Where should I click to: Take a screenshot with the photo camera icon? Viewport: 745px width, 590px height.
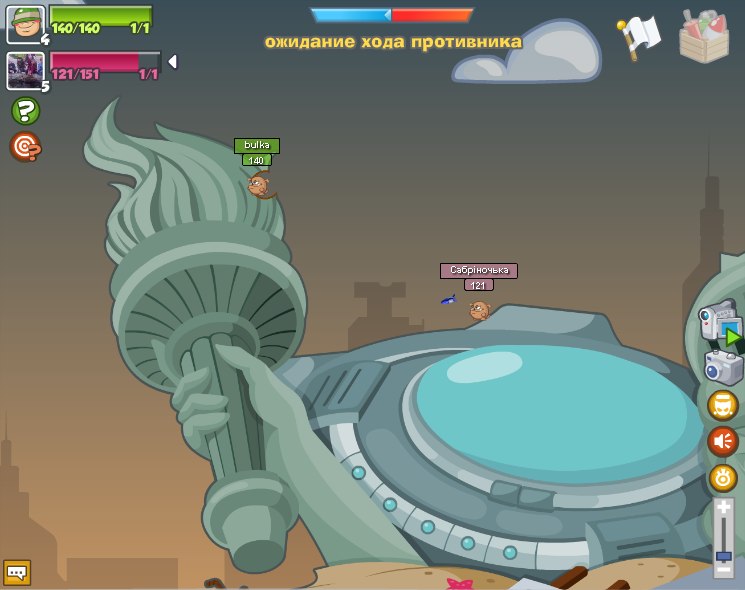[x=723, y=367]
